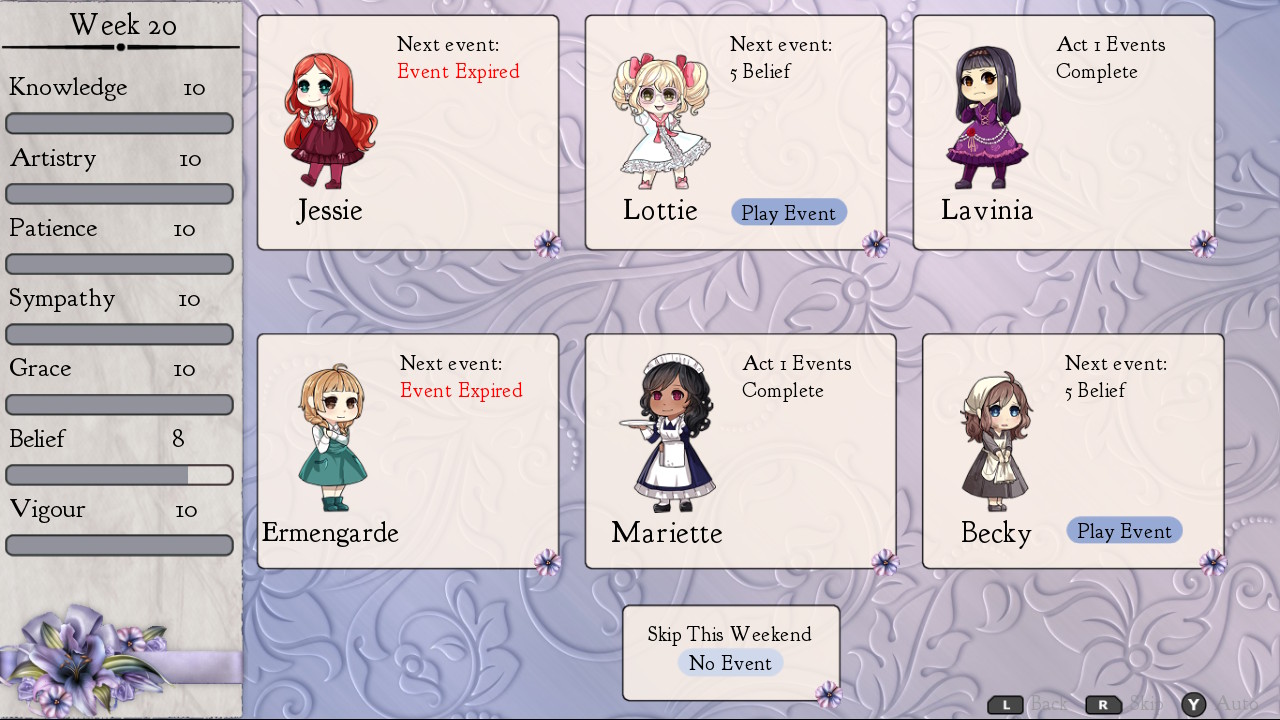Play Lottie's next event
Image resolution: width=1280 pixels, height=720 pixels.
tap(788, 213)
